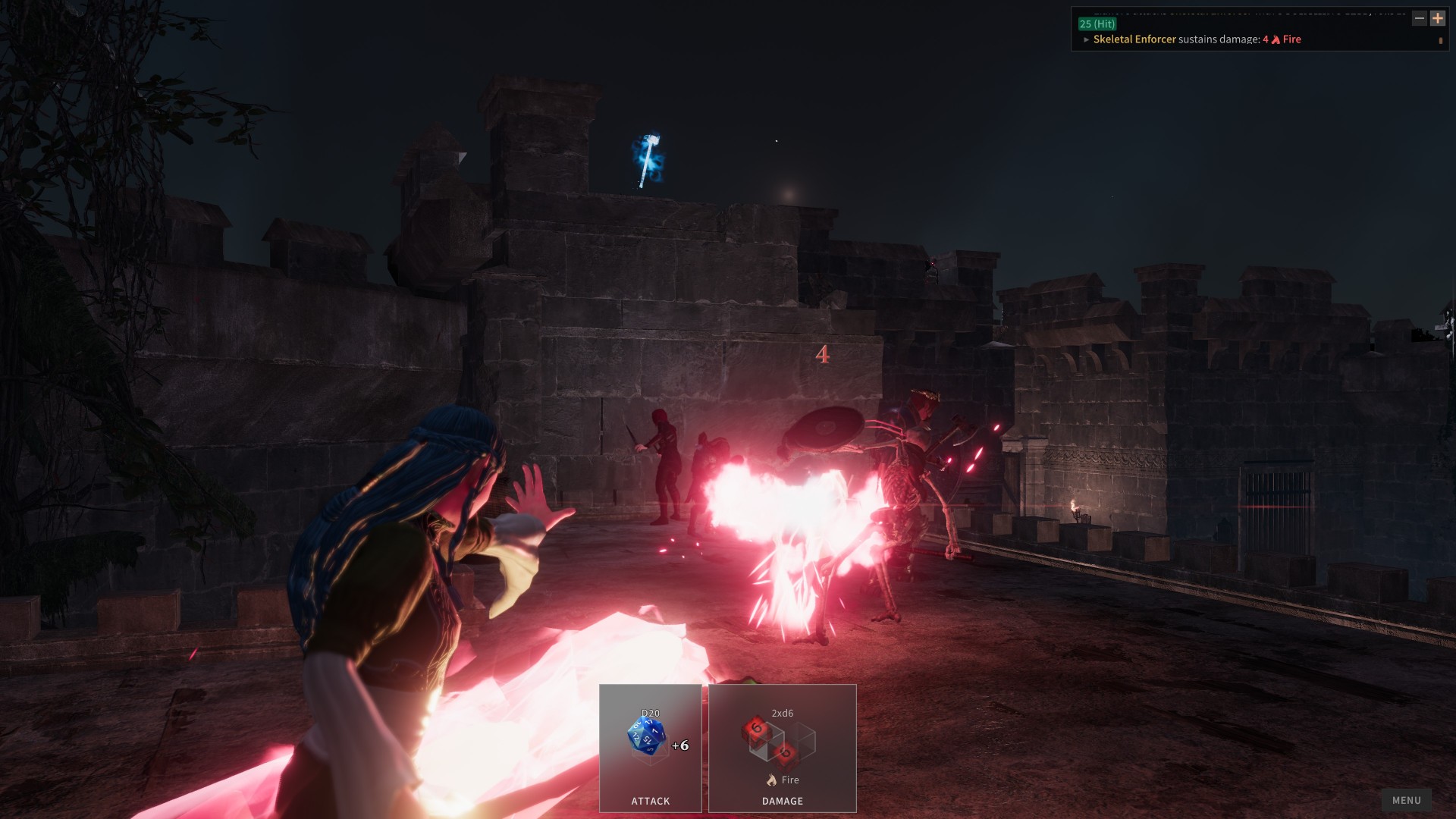
Task: Click the combat log scrollbar handle
Action: coord(1440,41)
